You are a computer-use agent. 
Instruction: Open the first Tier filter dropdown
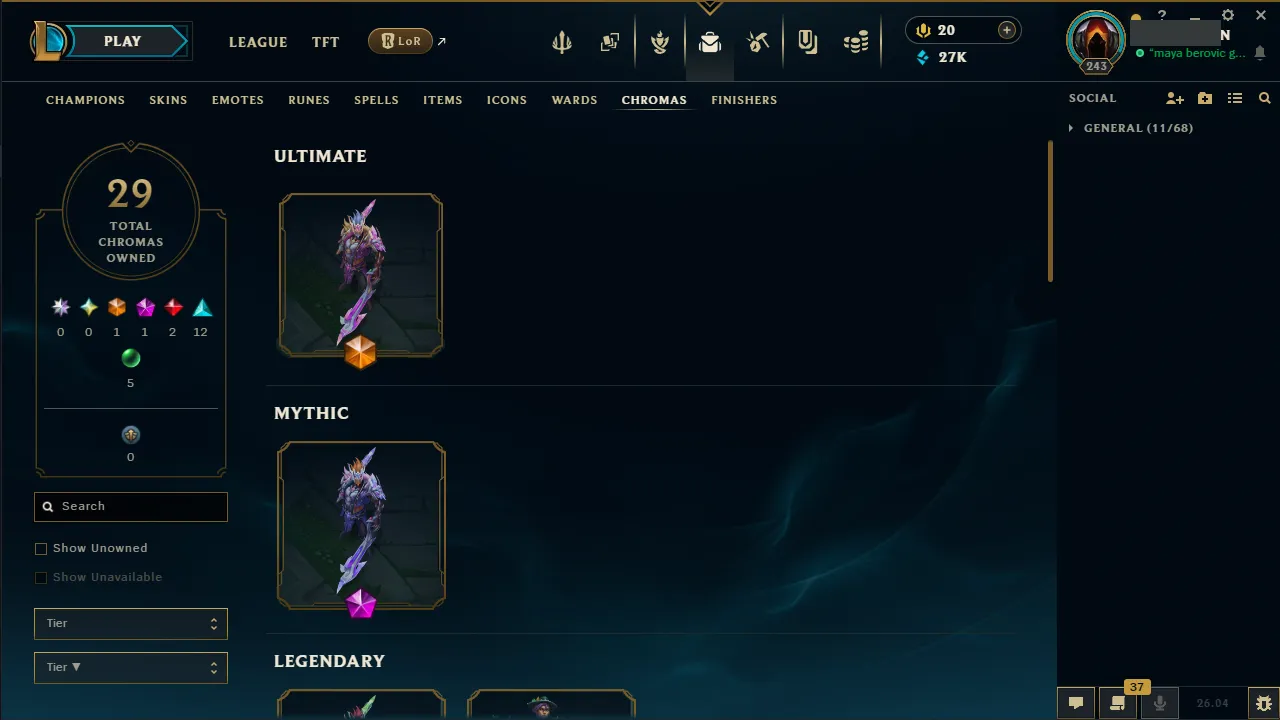click(x=130, y=623)
